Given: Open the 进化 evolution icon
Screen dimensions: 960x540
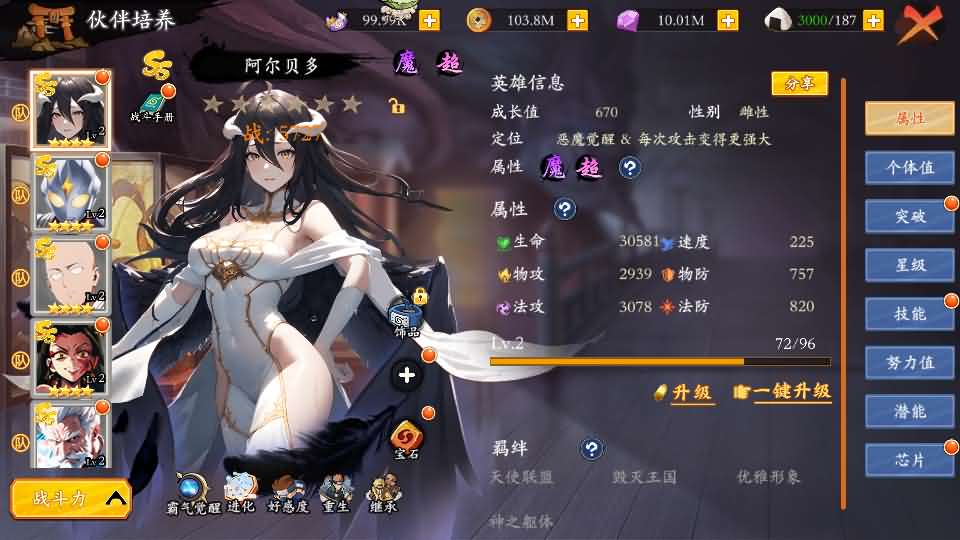Looking at the screenshot, I should pos(240,493).
